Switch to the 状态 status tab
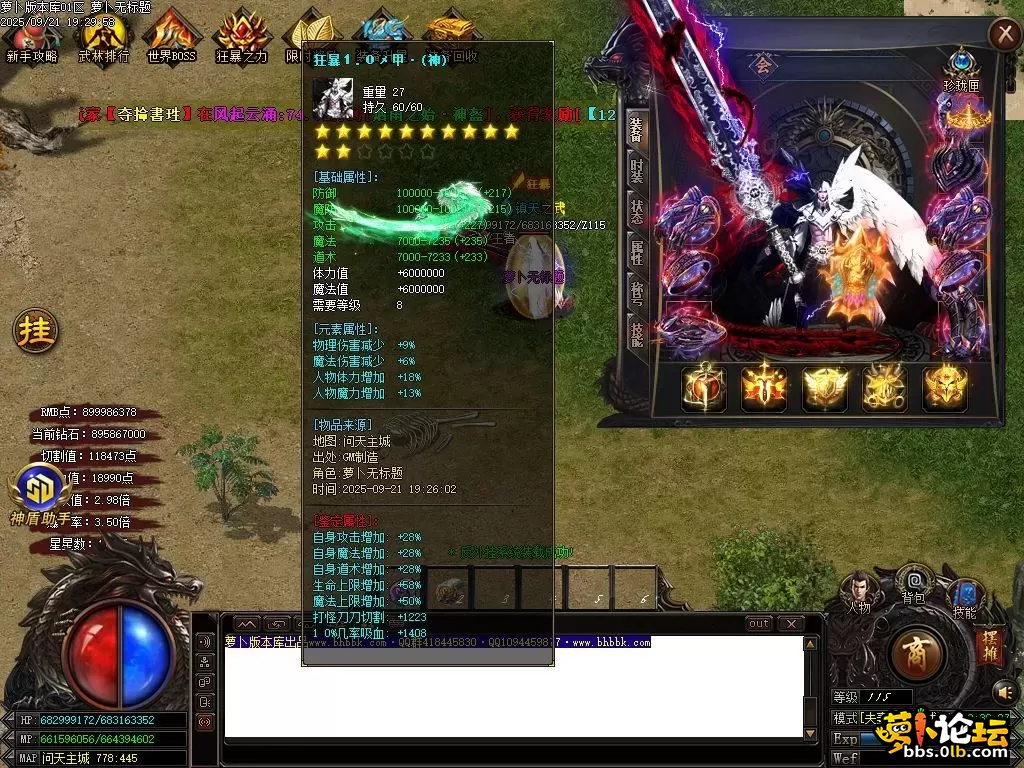 (x=636, y=211)
